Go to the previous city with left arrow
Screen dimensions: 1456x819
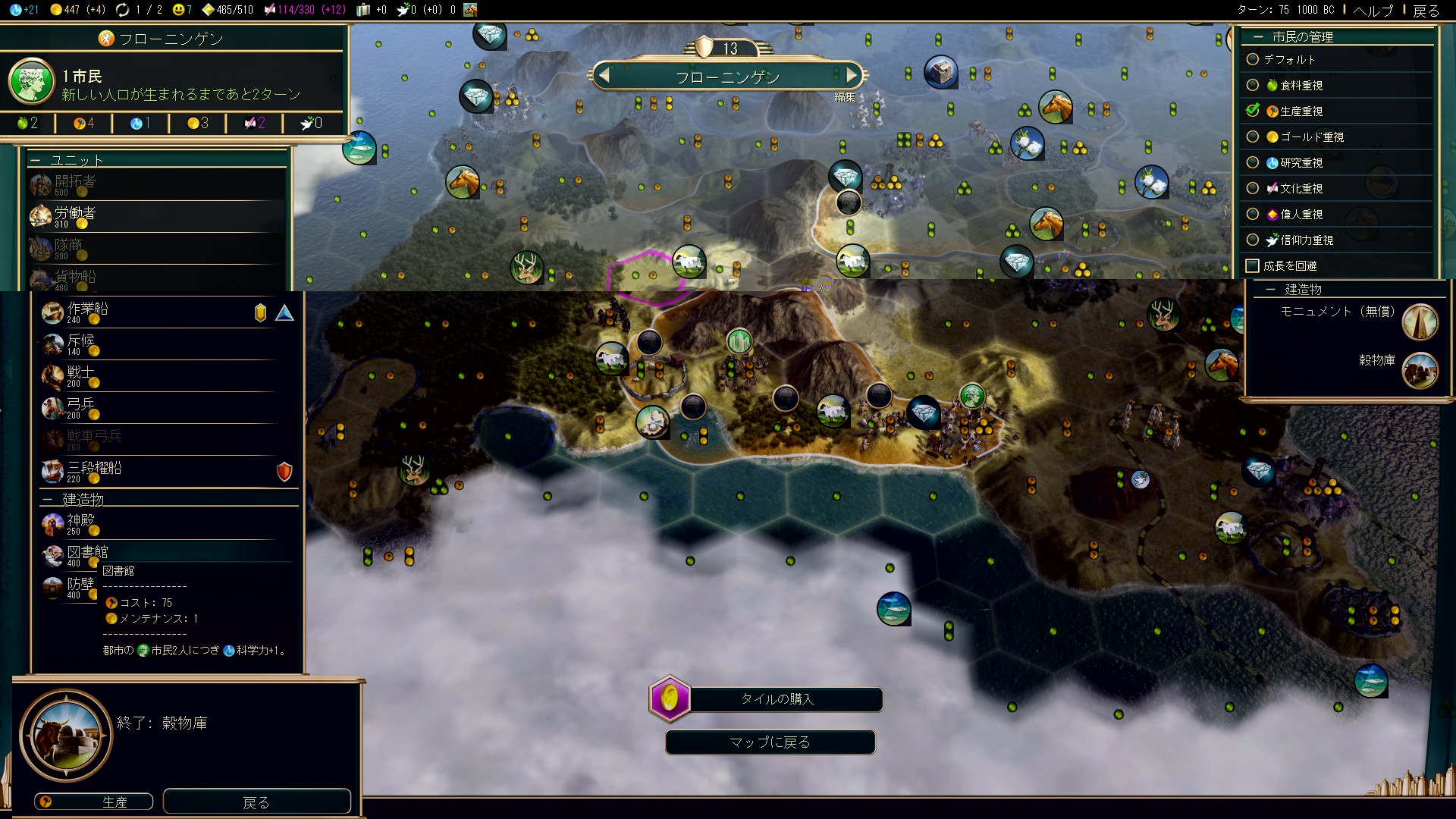point(604,76)
